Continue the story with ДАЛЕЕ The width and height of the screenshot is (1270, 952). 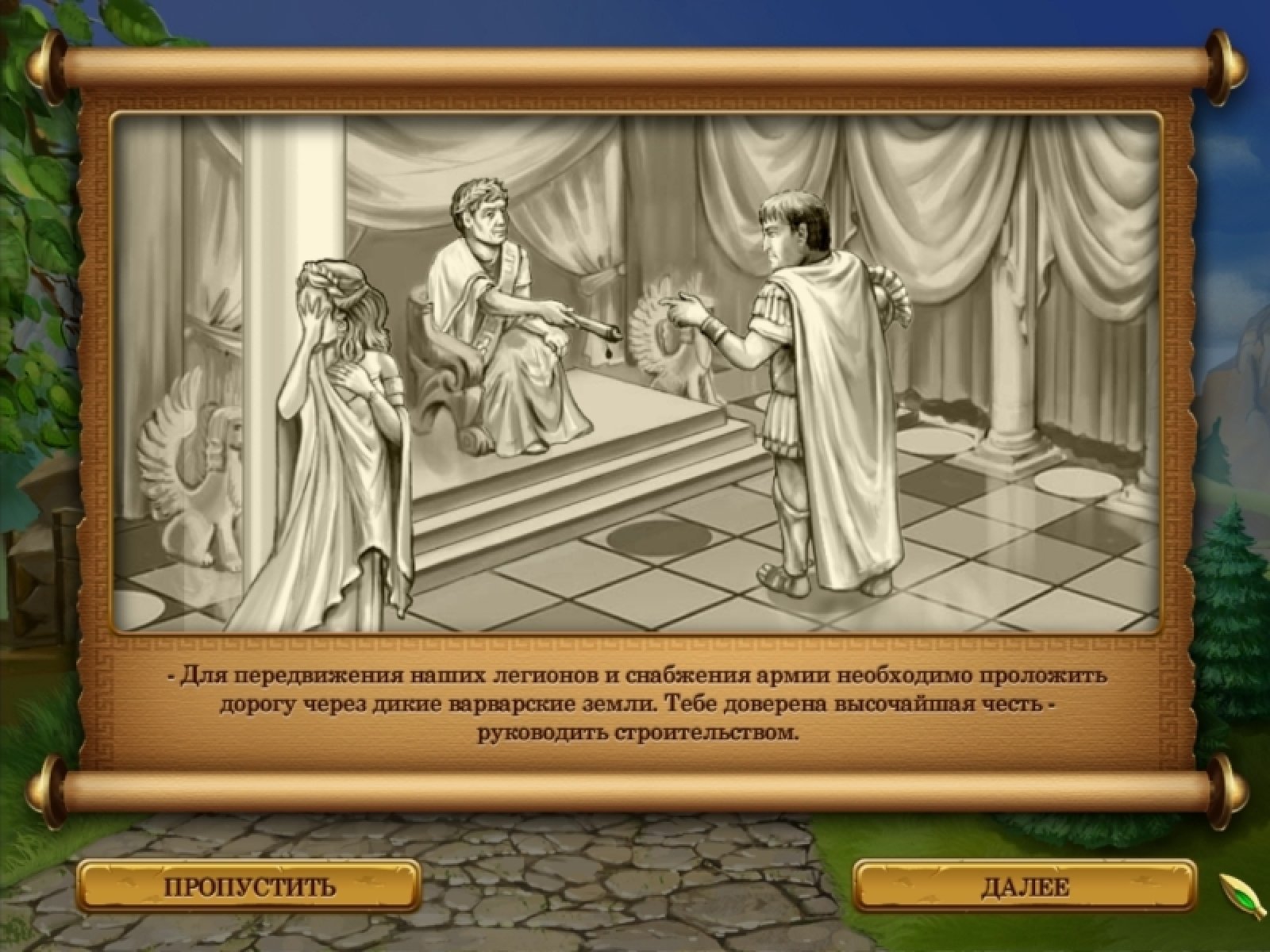click(1025, 885)
